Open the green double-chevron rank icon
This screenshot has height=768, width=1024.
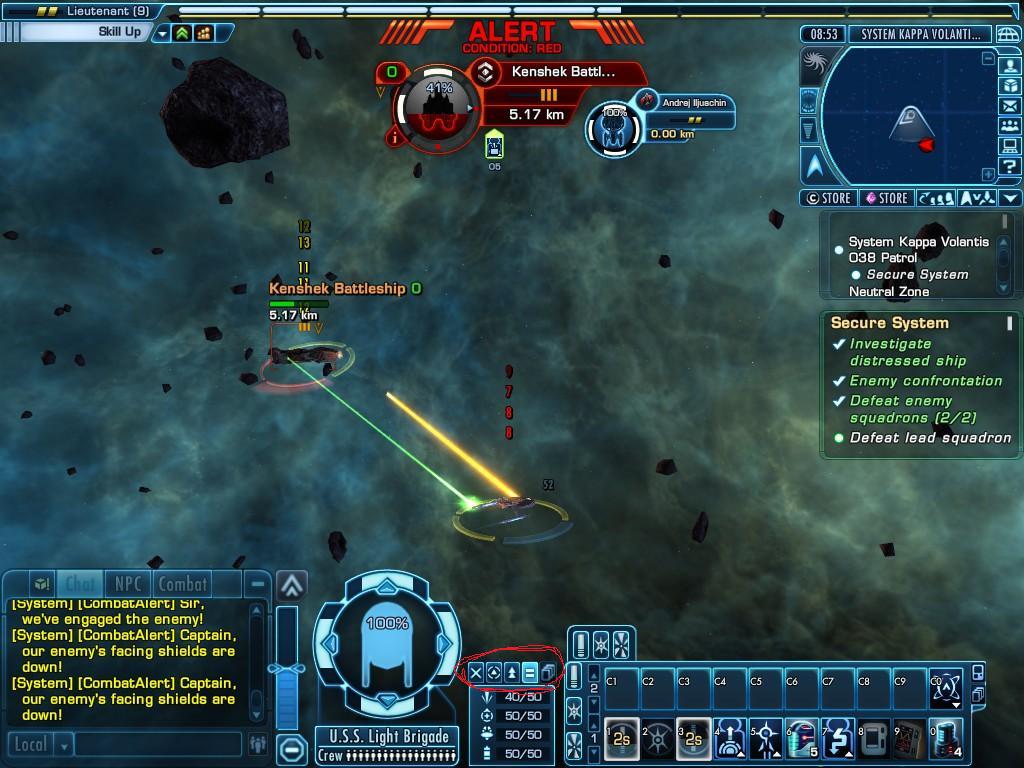point(182,32)
